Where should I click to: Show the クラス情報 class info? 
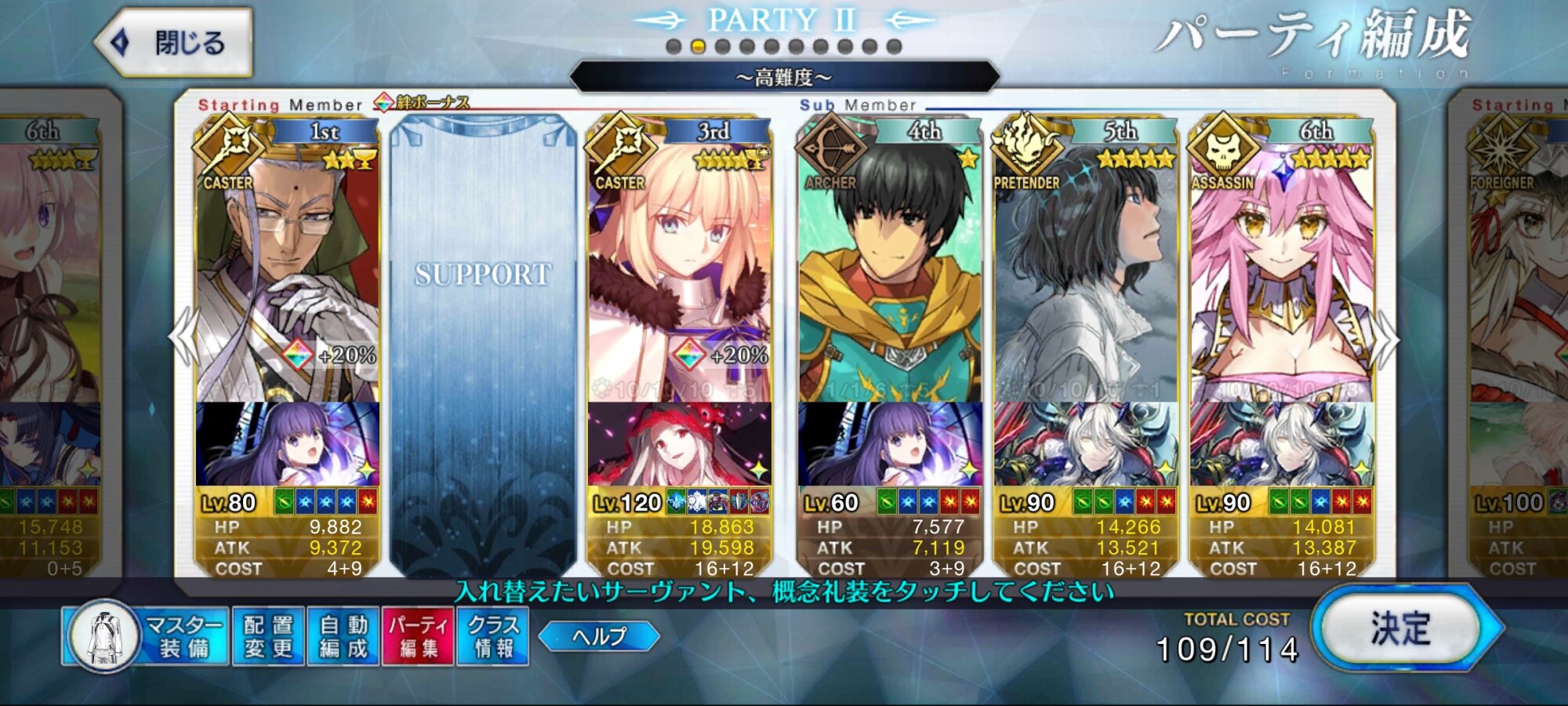pos(493,636)
